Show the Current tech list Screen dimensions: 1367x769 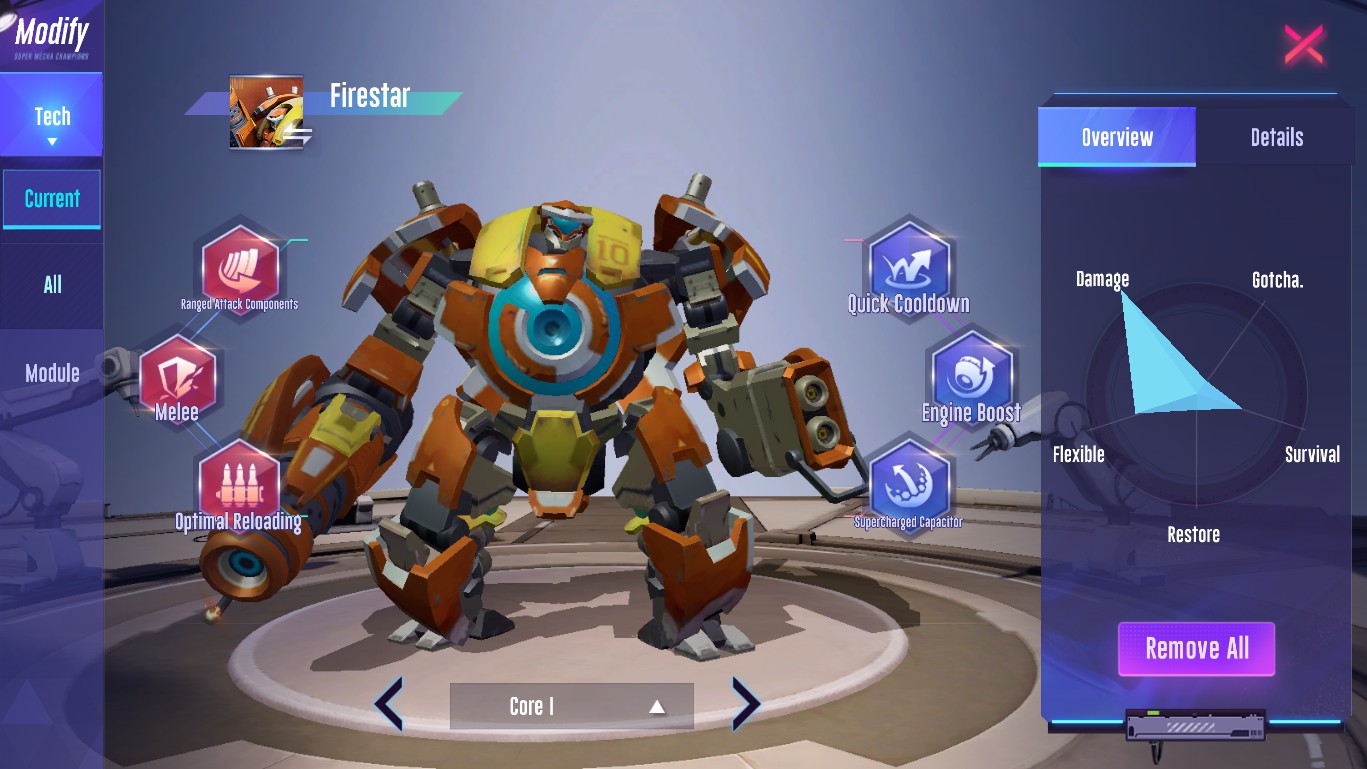pyautogui.click(x=52, y=199)
